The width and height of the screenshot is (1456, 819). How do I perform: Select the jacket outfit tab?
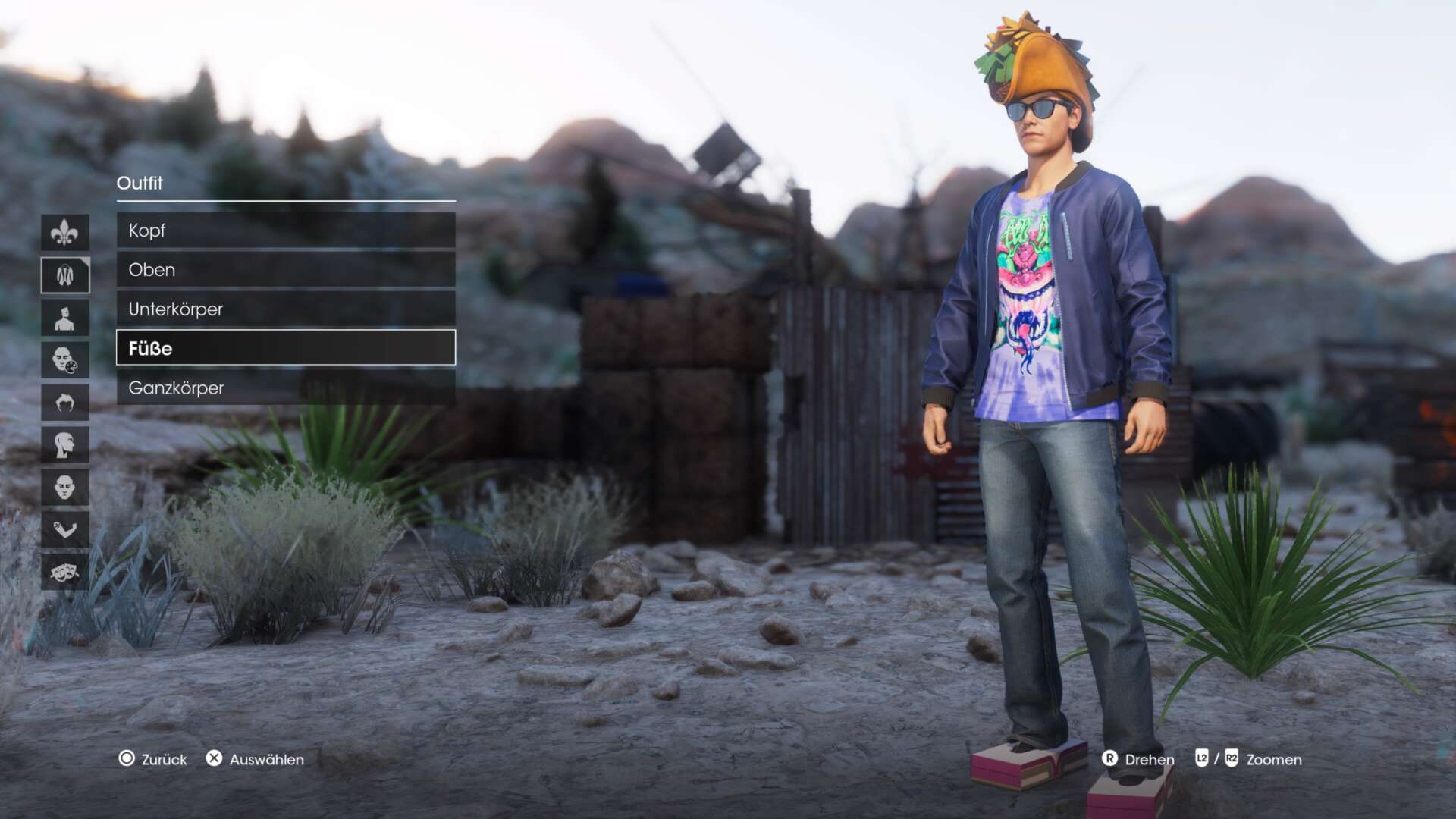point(65,275)
